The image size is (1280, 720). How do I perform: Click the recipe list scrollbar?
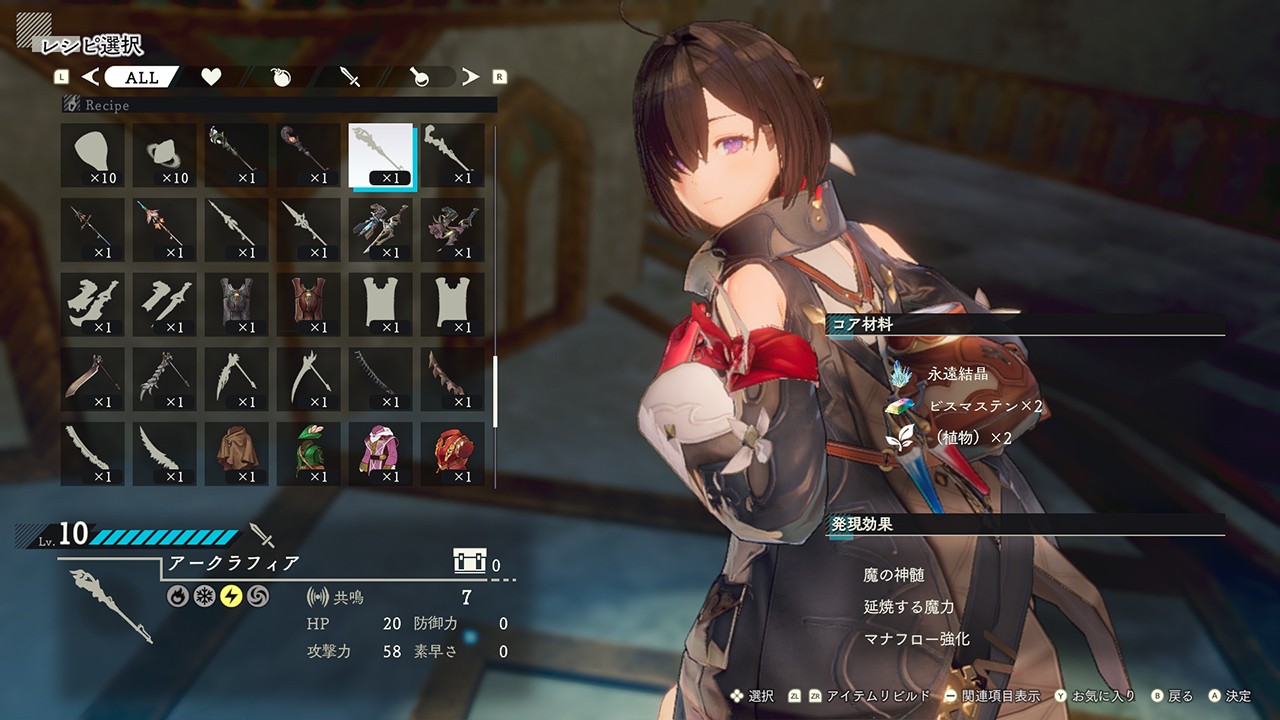495,390
